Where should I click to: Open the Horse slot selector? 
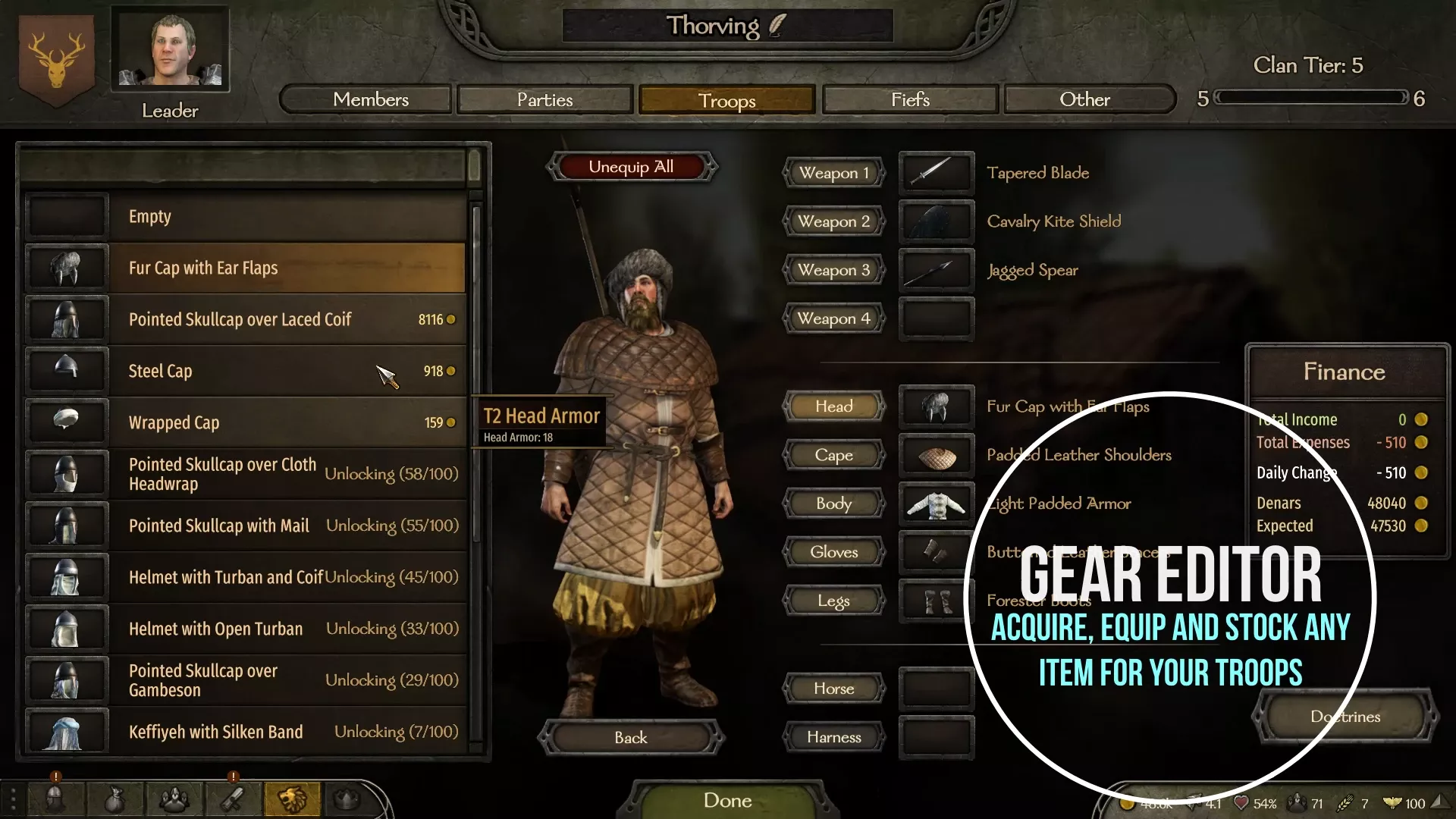point(833,689)
